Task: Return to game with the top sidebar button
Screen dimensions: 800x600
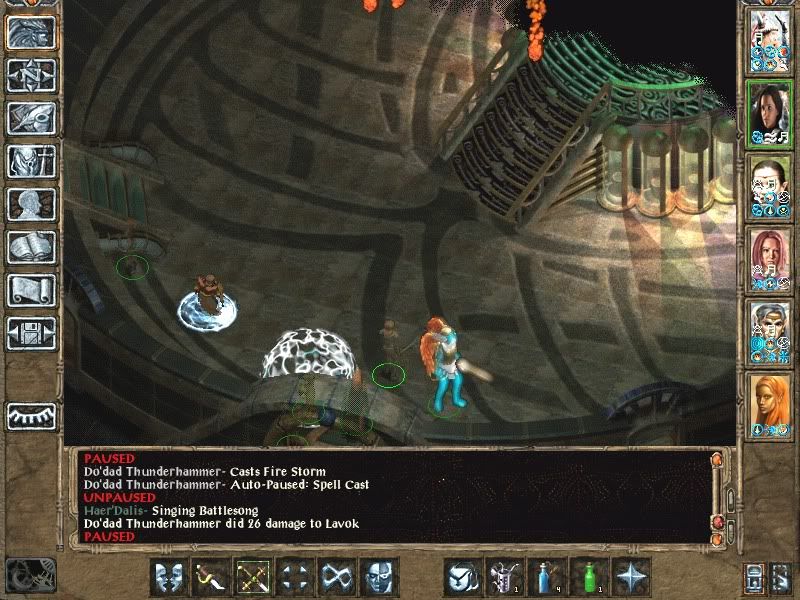Action: pyautogui.click(x=31, y=33)
